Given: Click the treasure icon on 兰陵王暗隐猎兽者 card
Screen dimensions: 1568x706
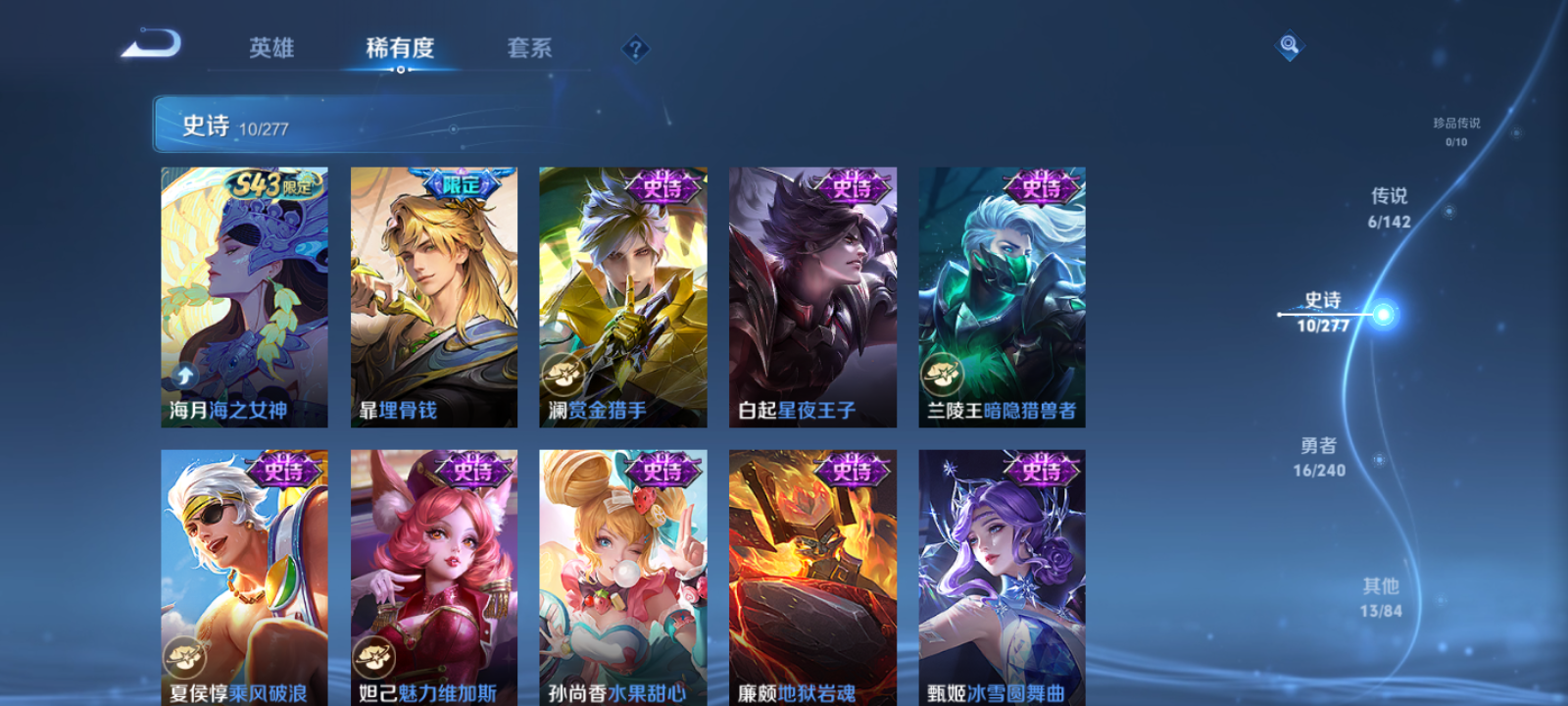Looking at the screenshot, I should tap(942, 374).
